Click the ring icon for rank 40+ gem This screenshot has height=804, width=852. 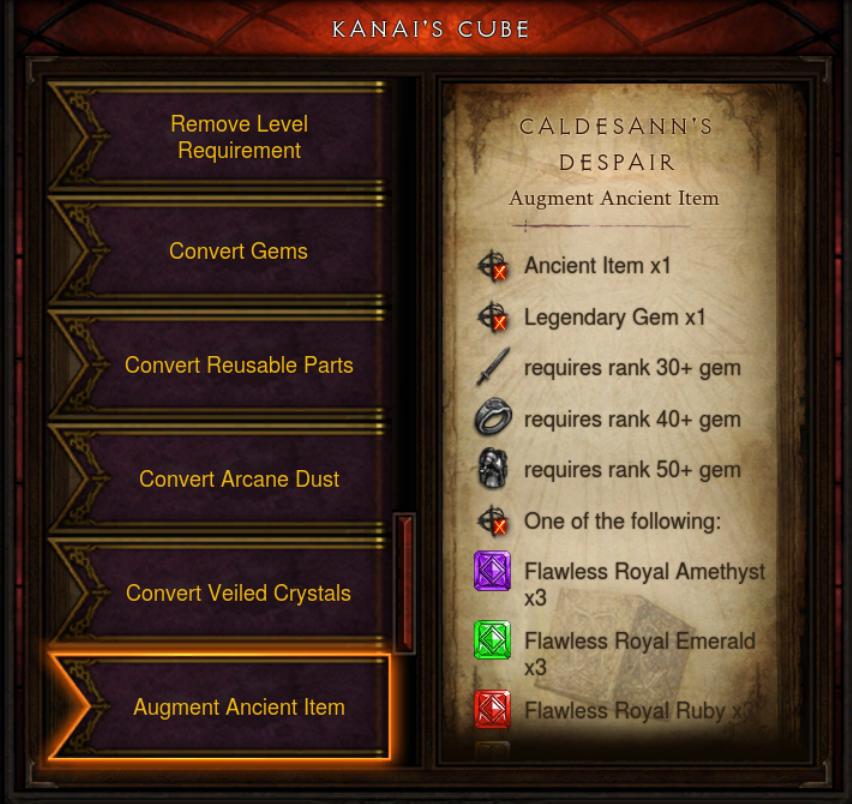pos(492,419)
